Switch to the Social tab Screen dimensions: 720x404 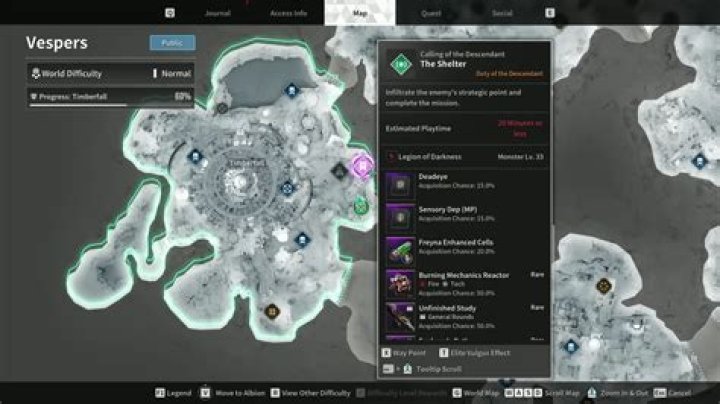point(502,14)
